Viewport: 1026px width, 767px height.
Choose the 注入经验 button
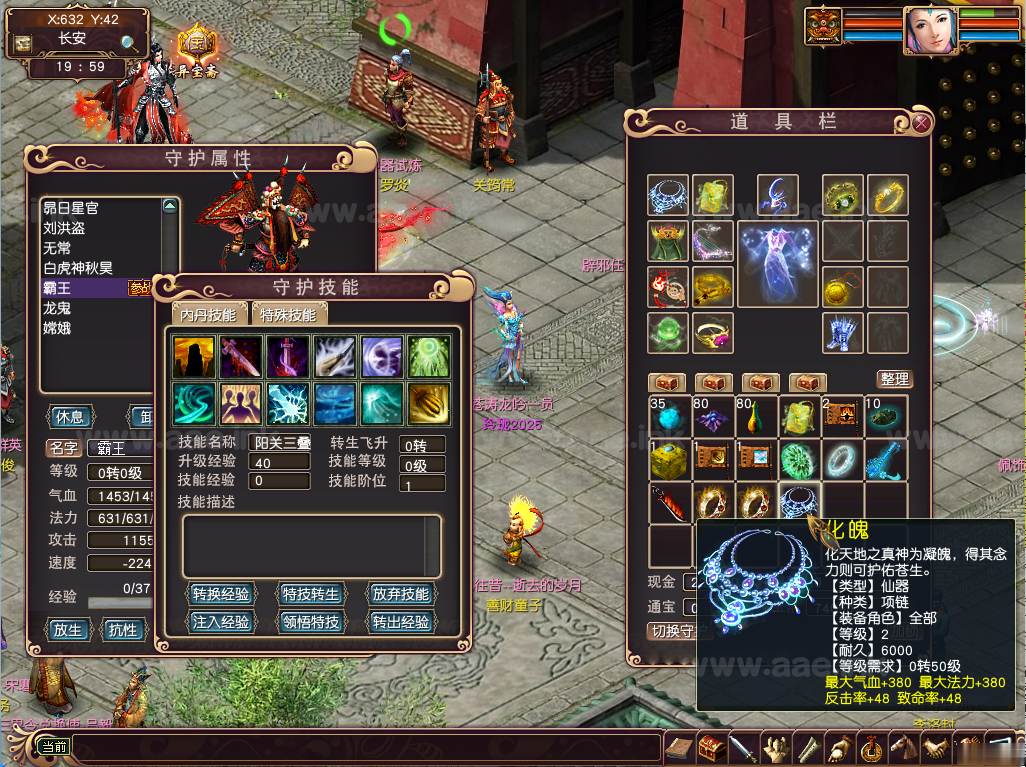pyautogui.click(x=221, y=622)
